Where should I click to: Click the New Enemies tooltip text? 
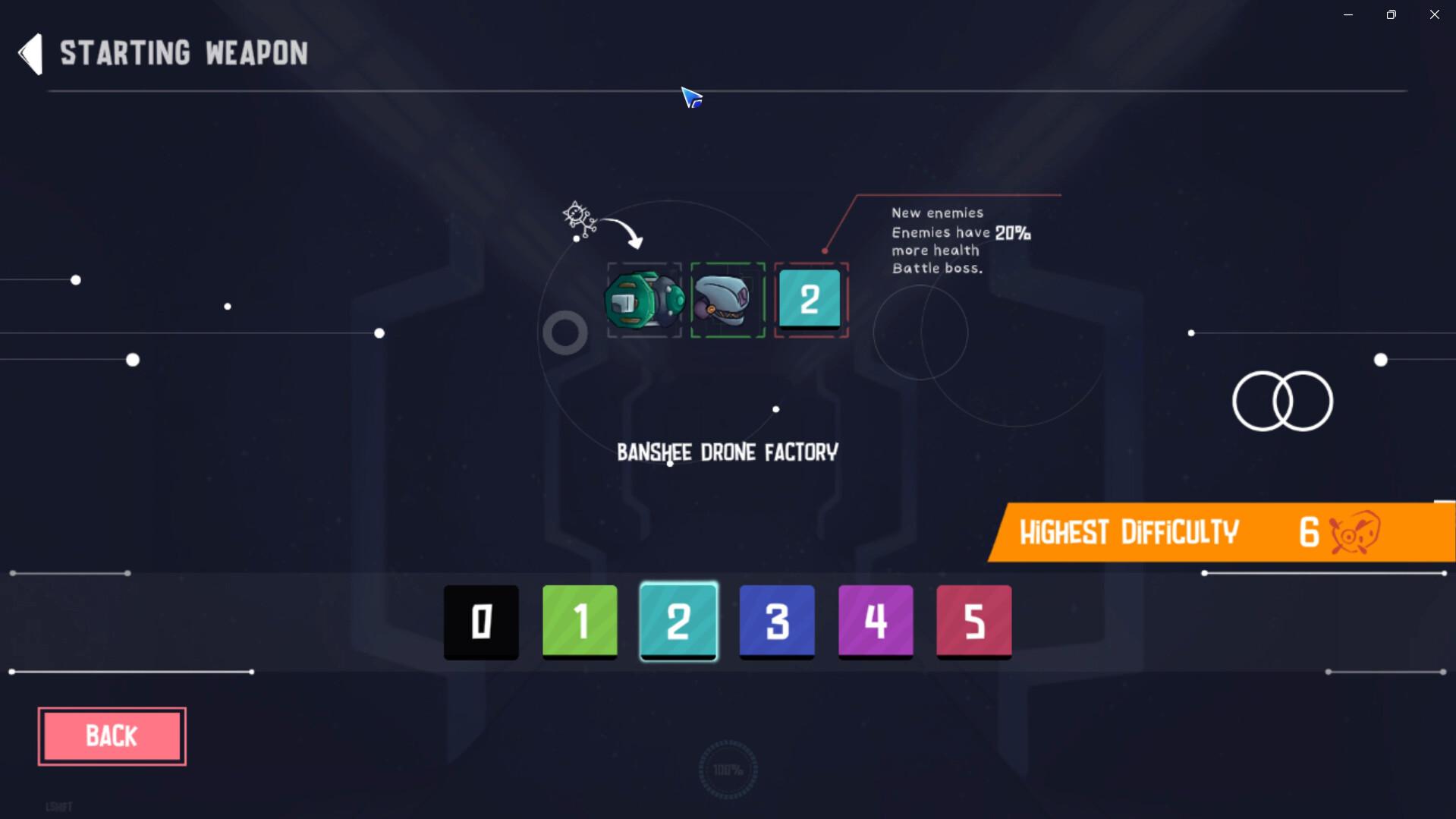coord(960,240)
